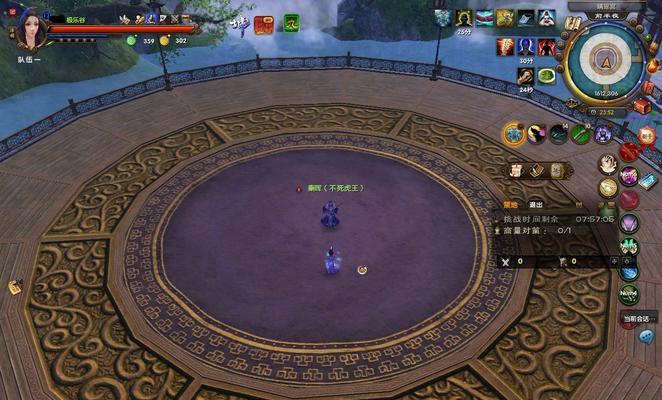Viewport: 662px width, 400px height.
Task: Activate the gold-ringed blue skill icon
Action: pyautogui.click(x=514, y=133)
